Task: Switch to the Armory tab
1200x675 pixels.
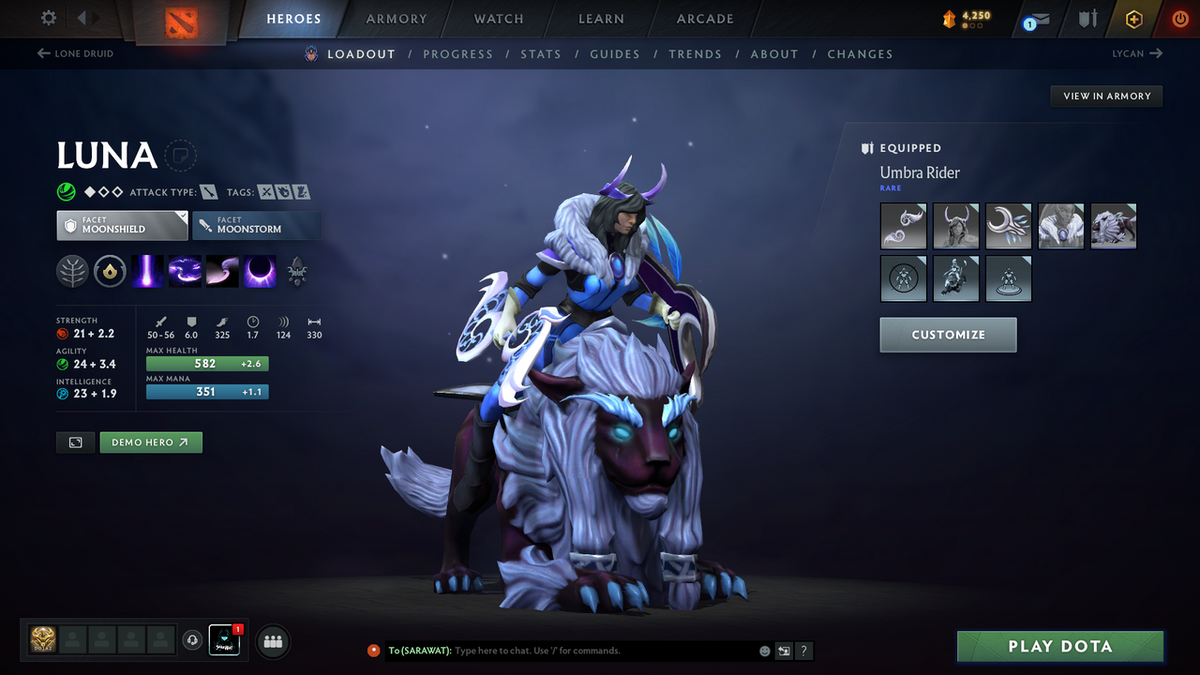Action: 396,19
